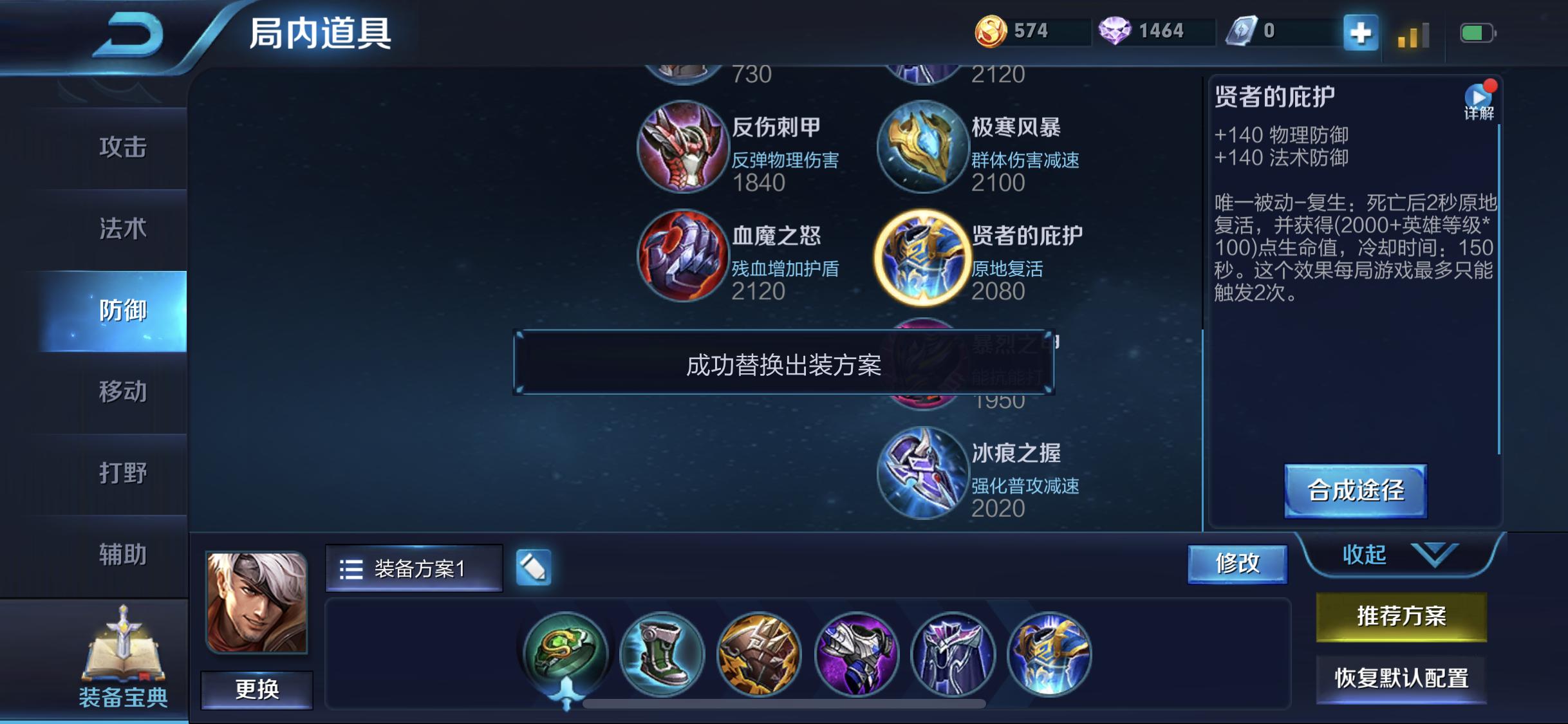Click 恢复默认配置 to restore defaults
The image size is (1568, 724).
tap(1401, 678)
